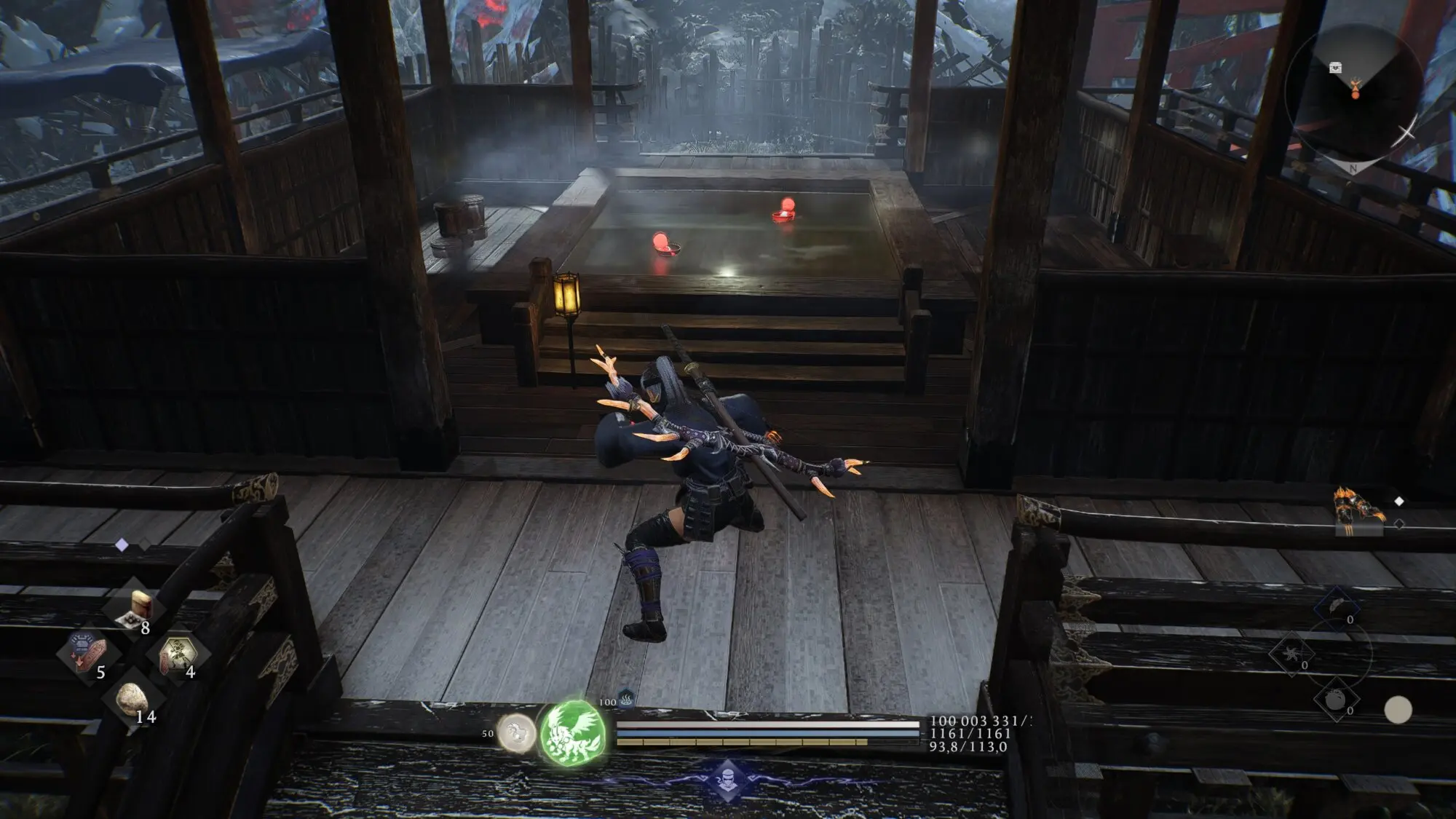Choose the shuriken ranged slot
This screenshot has height=819, width=1456.
(1291, 653)
